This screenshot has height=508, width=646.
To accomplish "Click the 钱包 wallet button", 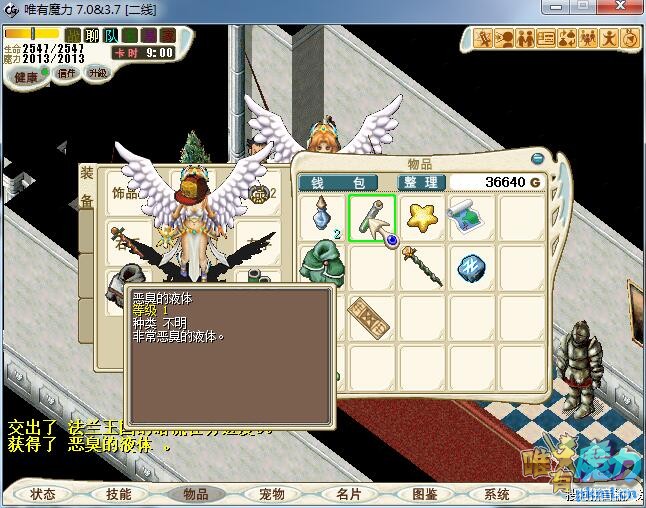I will point(343,182).
